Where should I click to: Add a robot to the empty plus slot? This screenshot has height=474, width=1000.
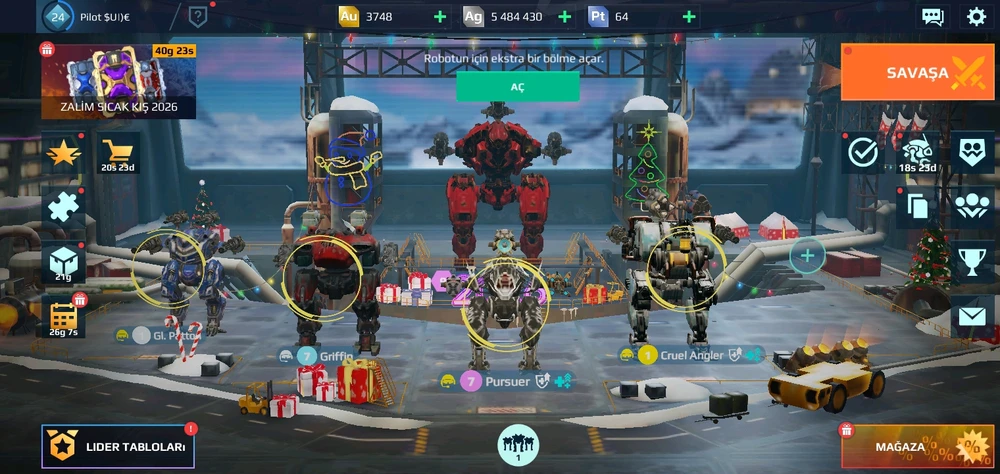point(807,256)
